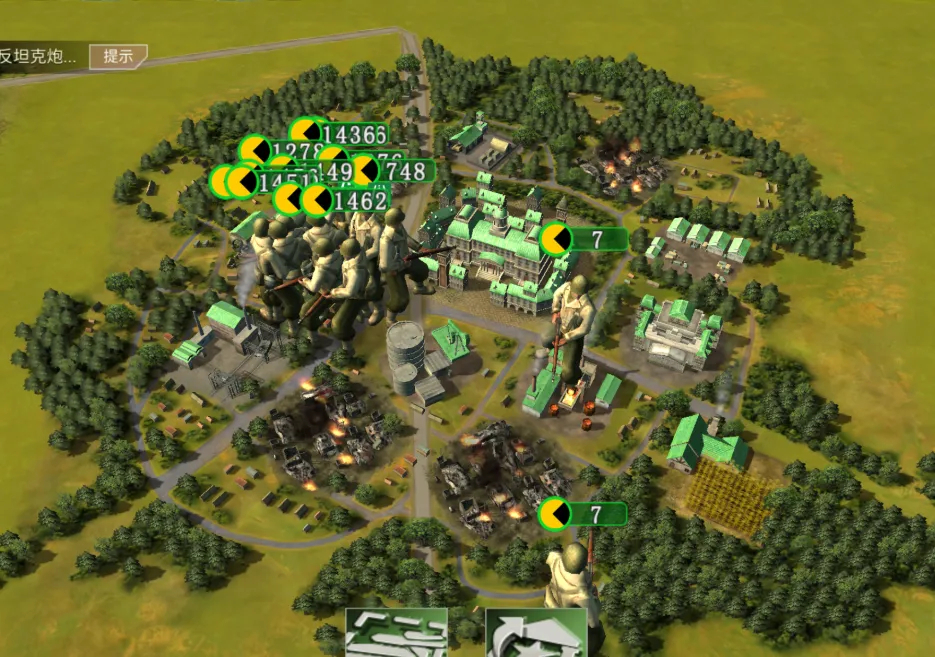Select the 7 unit marker beside the mansion
The height and width of the screenshot is (657, 935).
pyautogui.click(x=584, y=239)
